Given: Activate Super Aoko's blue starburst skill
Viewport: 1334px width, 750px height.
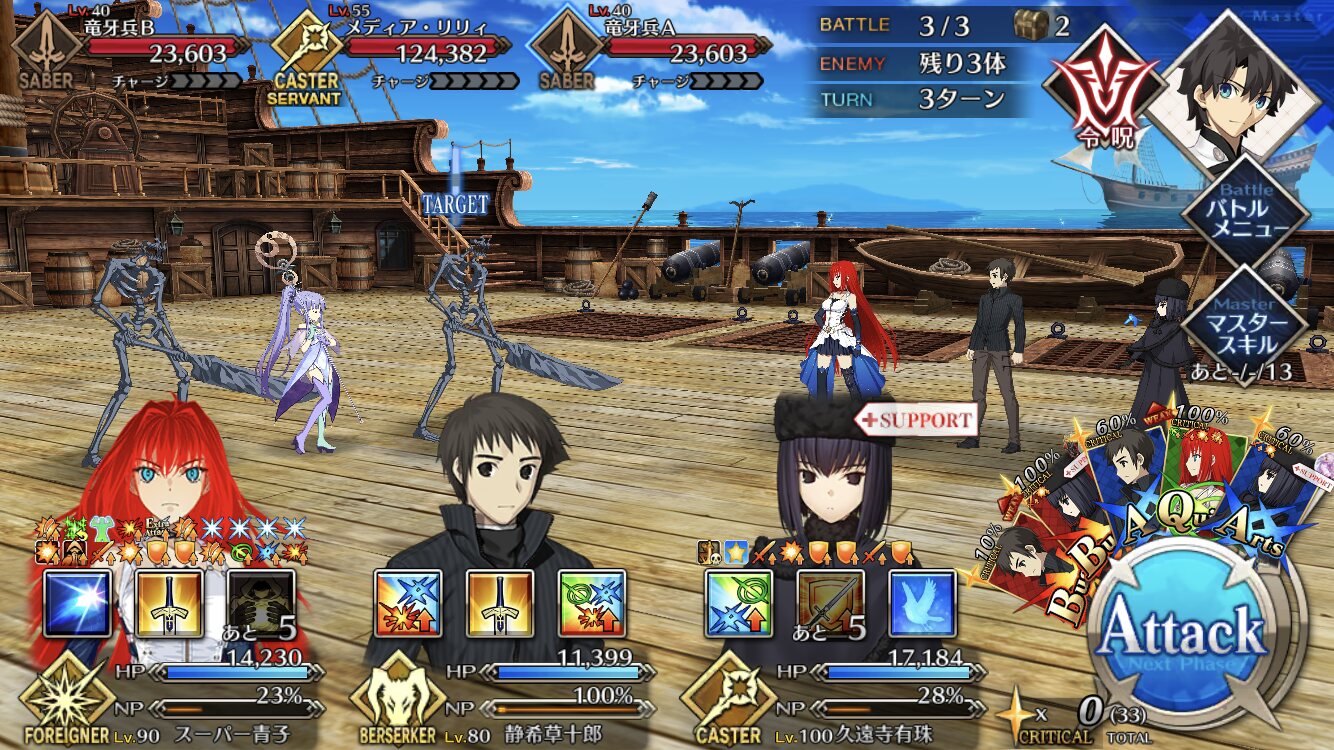Looking at the screenshot, I should point(78,604).
